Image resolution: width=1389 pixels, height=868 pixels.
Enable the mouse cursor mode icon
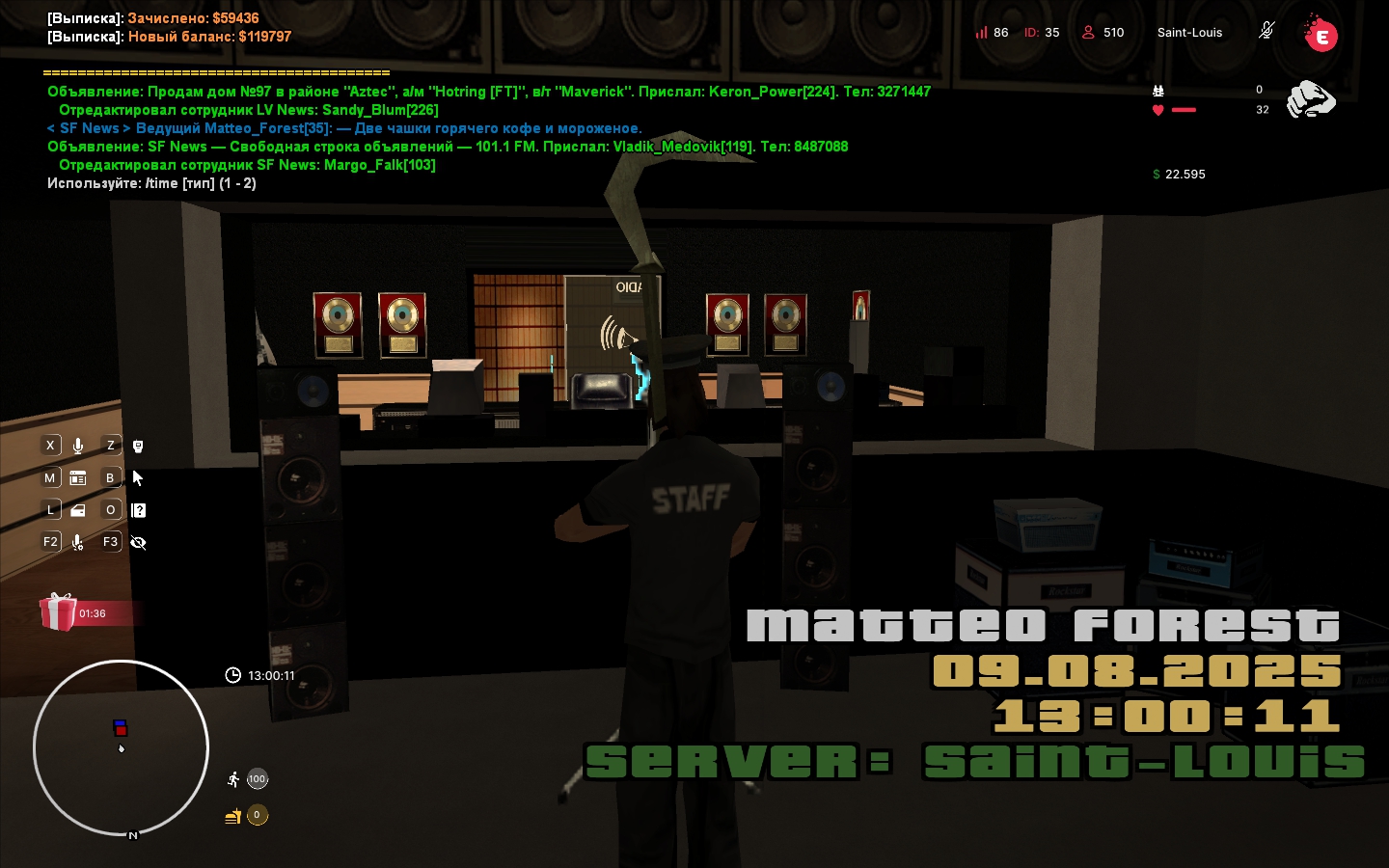(x=138, y=478)
